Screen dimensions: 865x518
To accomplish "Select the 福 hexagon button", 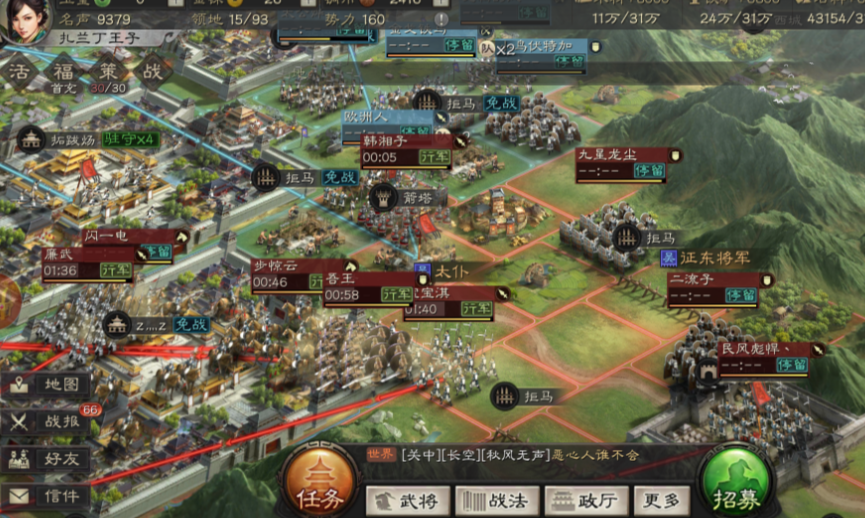I will point(63,73).
